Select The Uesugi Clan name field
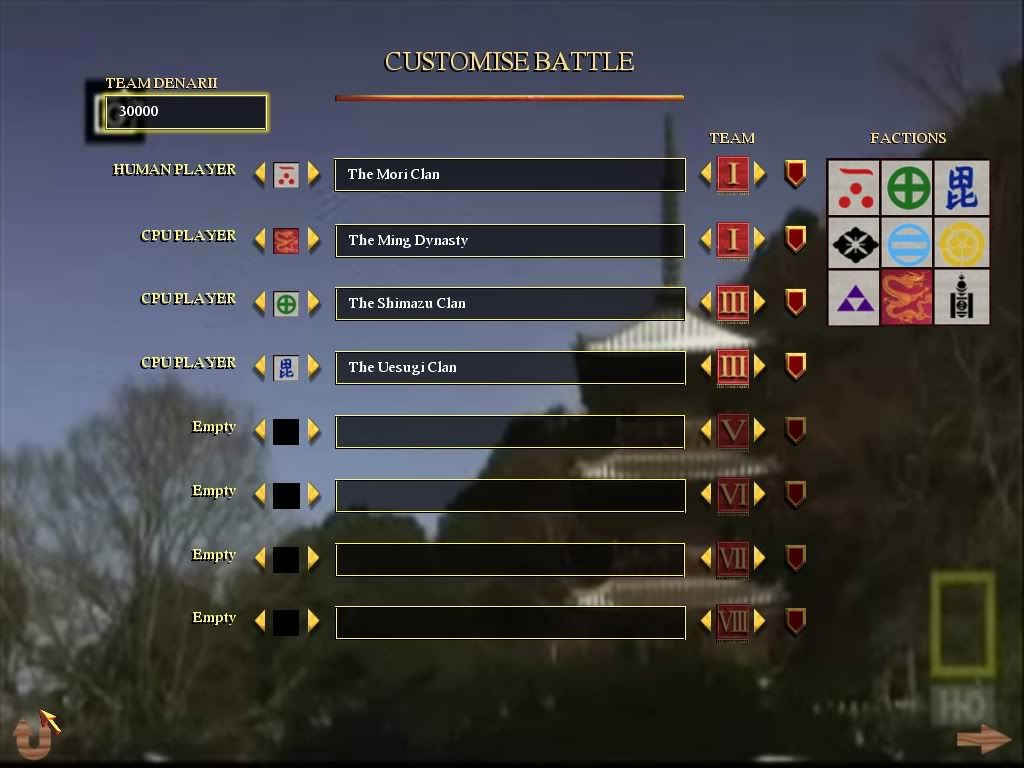 point(509,367)
